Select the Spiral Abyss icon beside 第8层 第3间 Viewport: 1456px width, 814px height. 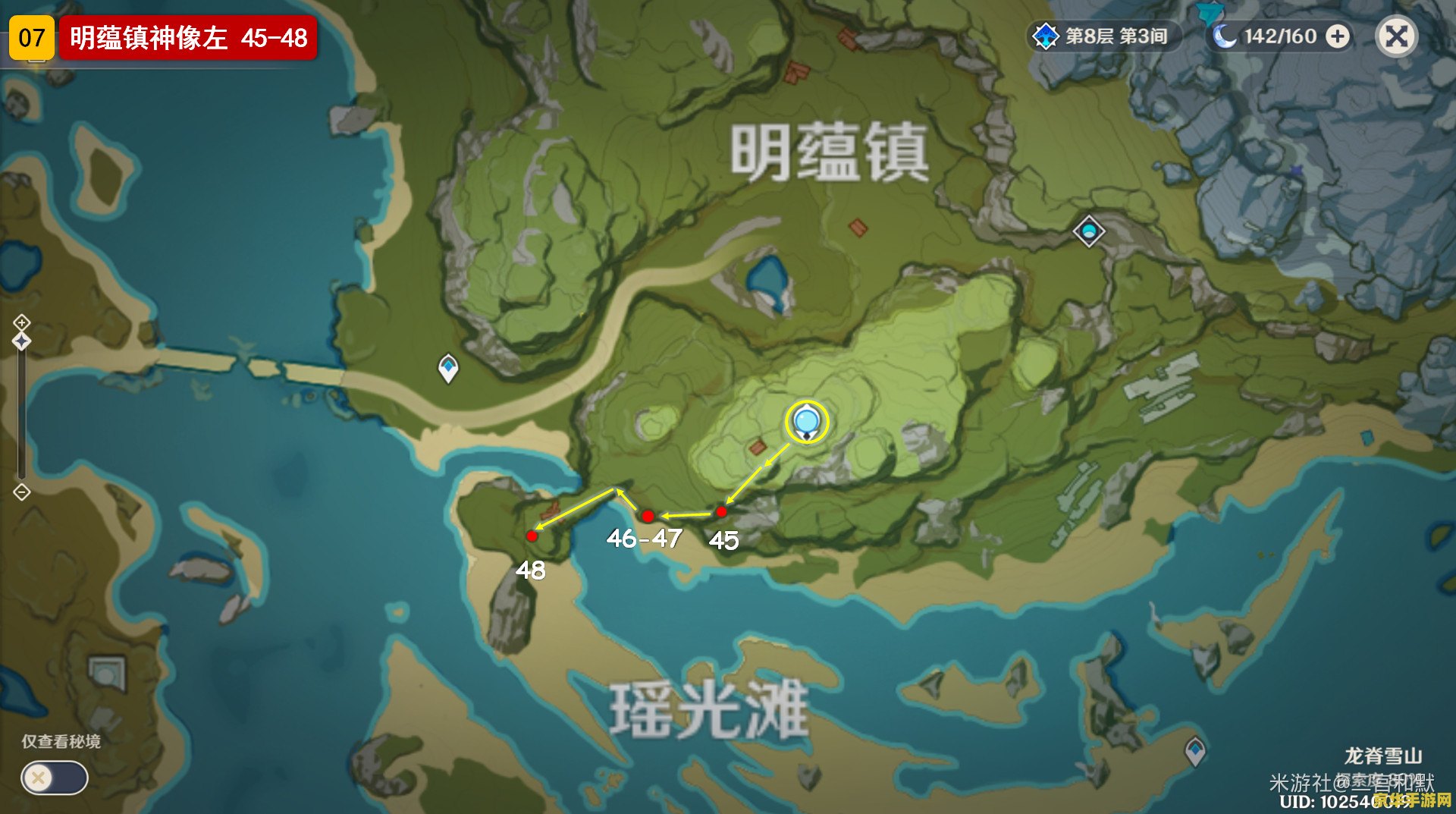click(1046, 35)
